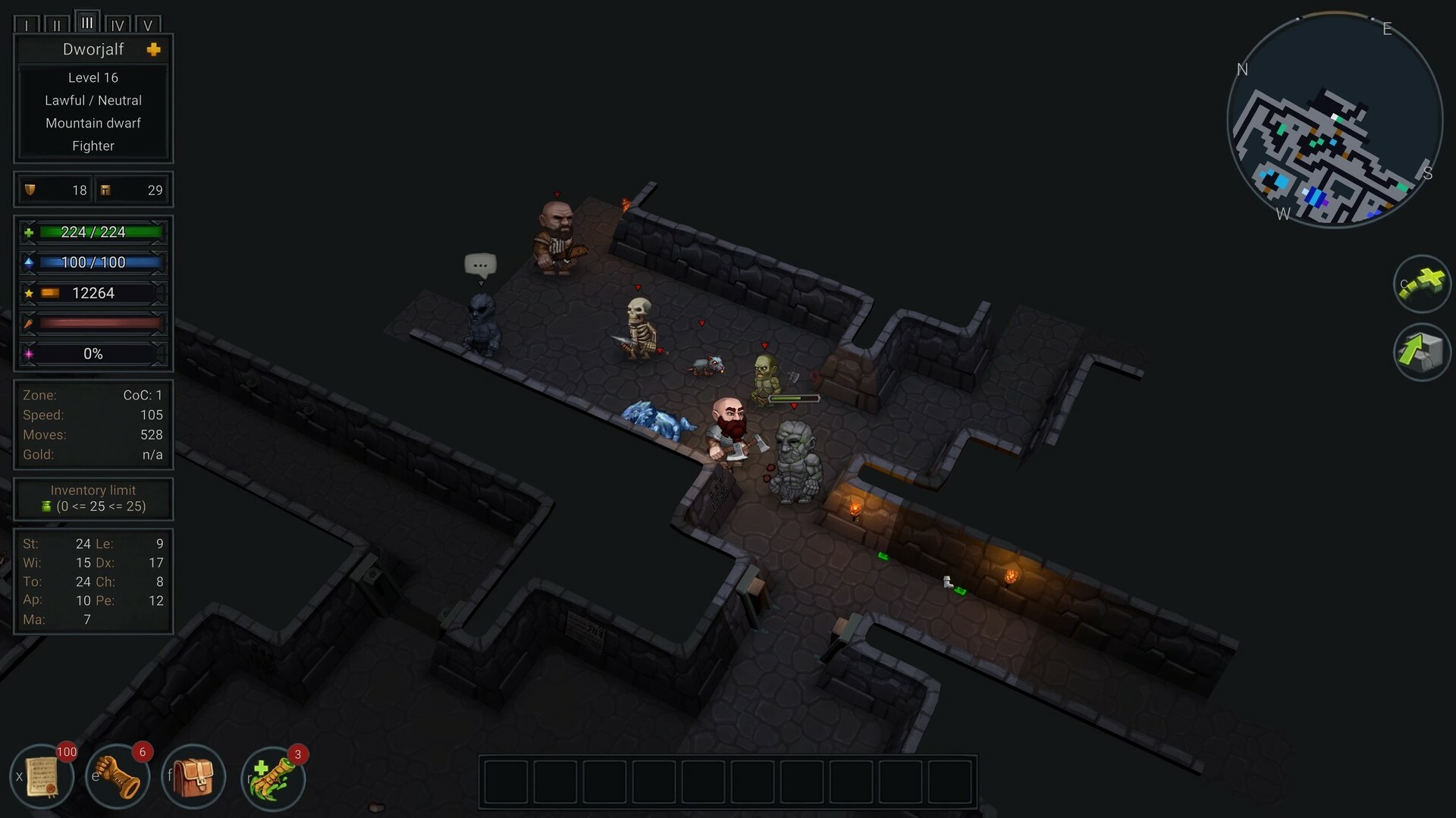Click the green plus icon on the health bar

(27, 232)
